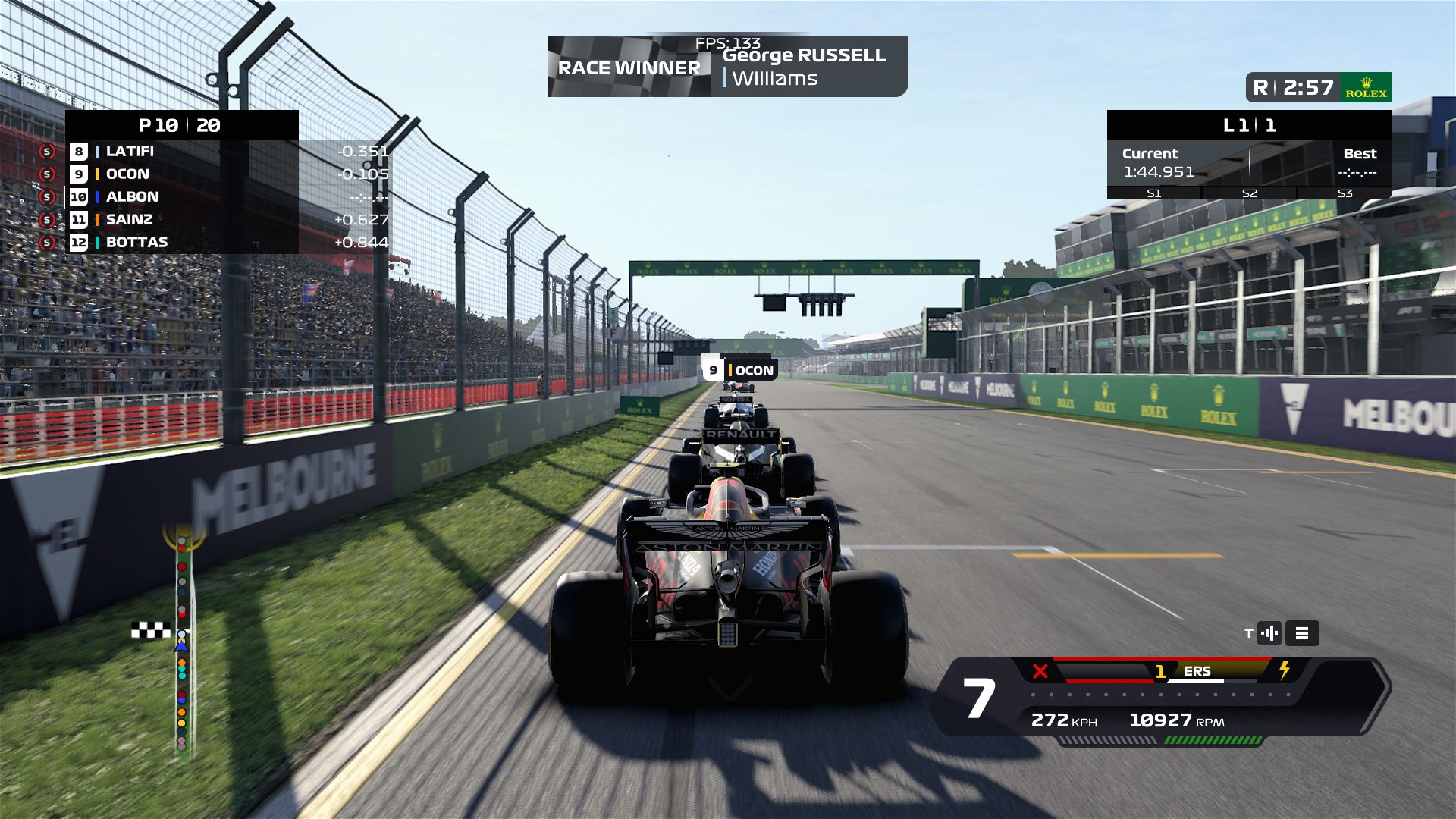
Task: Select the OCON driver tag above the car
Action: point(740,370)
